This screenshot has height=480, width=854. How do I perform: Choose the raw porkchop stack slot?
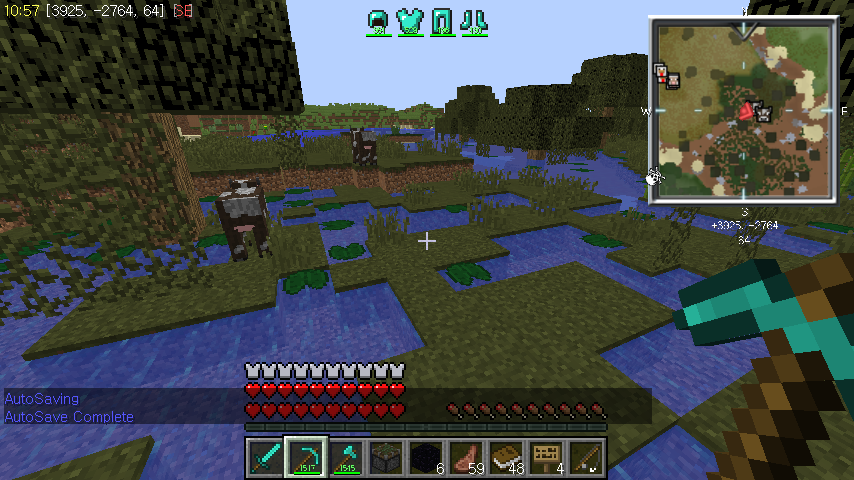click(x=465, y=459)
